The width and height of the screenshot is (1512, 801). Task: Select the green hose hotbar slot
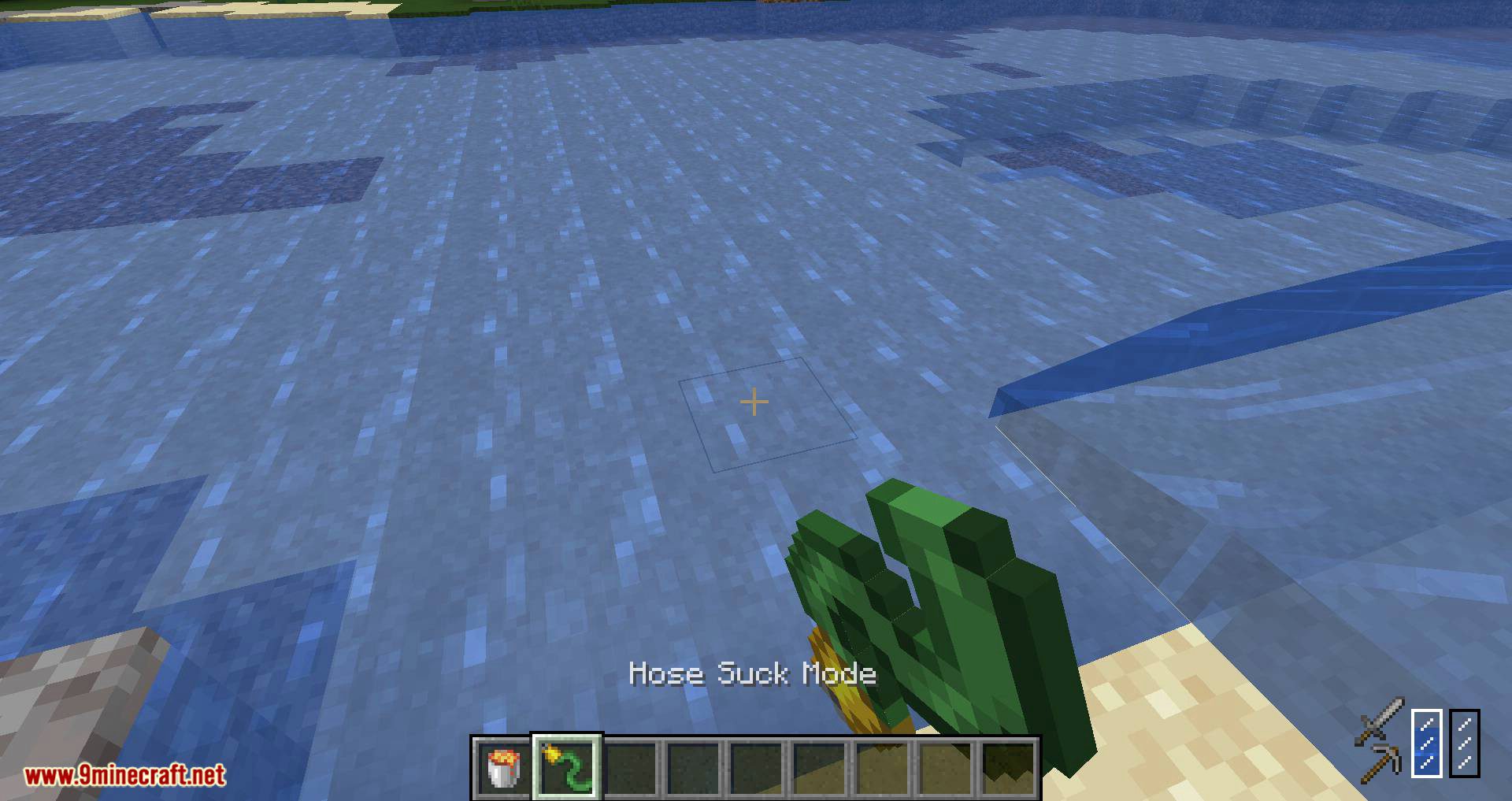click(567, 768)
